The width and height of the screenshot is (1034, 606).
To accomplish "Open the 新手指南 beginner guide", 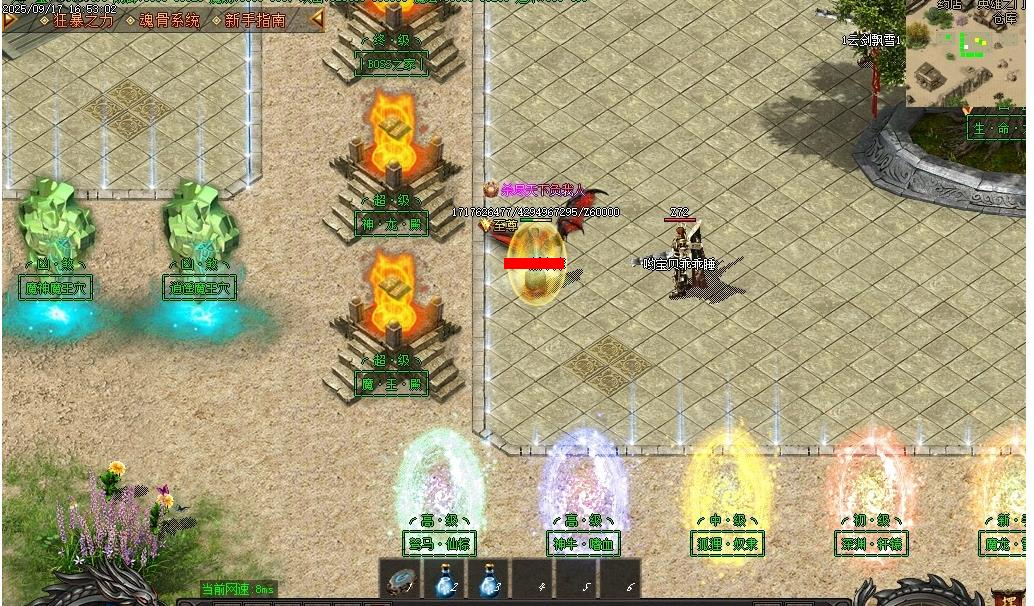I will [x=256, y=20].
